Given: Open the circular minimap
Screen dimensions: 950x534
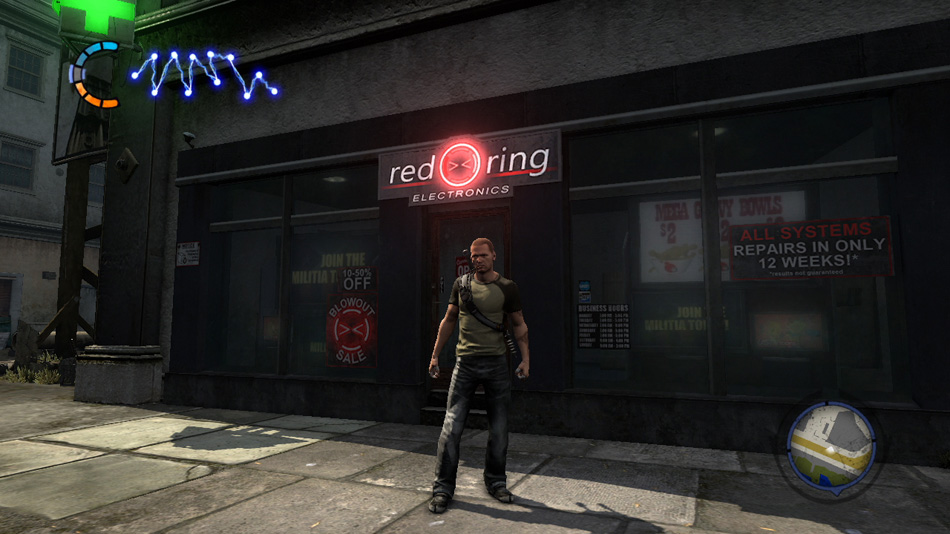Looking at the screenshot, I should tap(831, 448).
